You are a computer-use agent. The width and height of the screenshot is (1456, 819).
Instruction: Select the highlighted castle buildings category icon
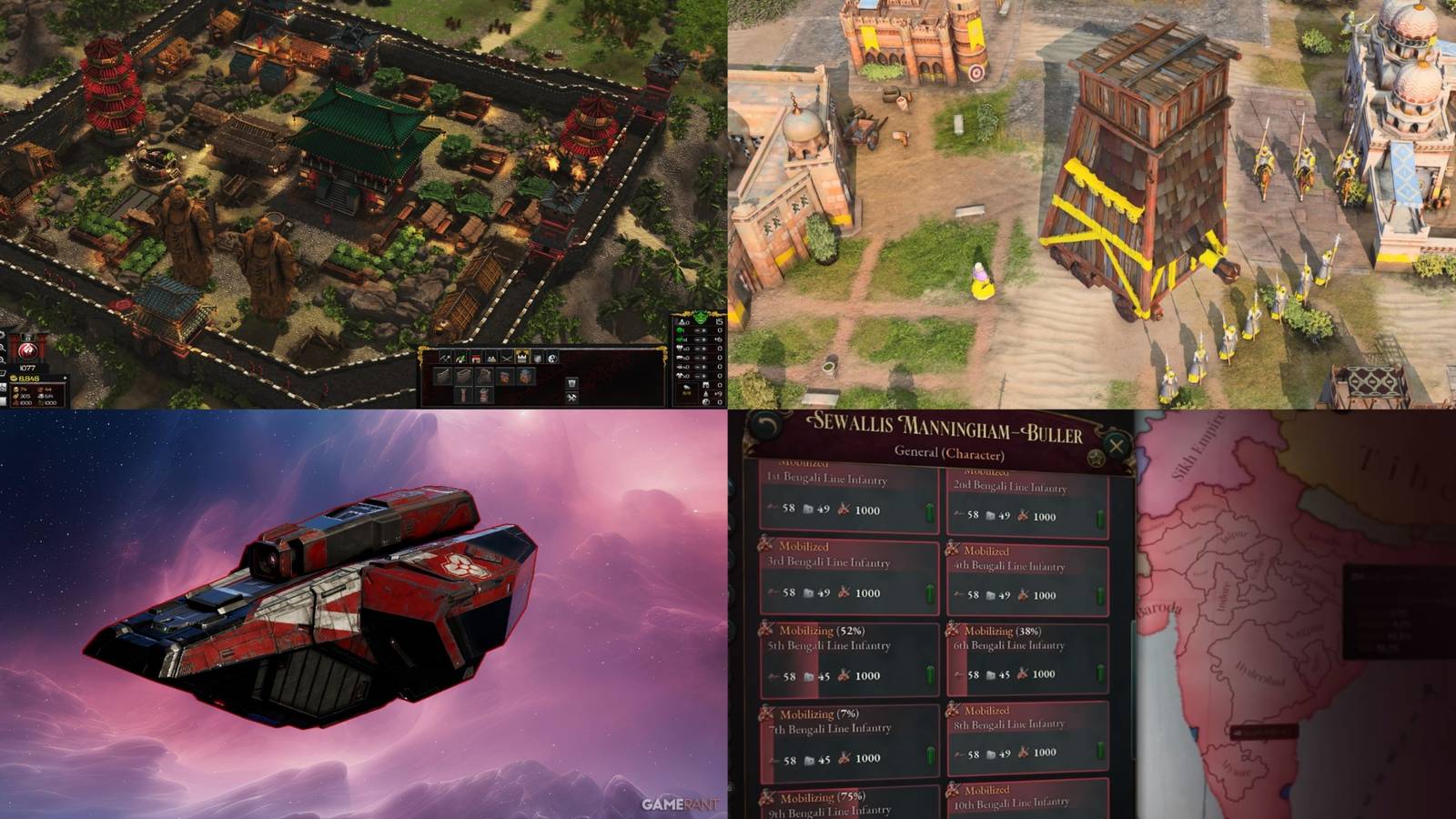pyautogui.click(x=522, y=358)
